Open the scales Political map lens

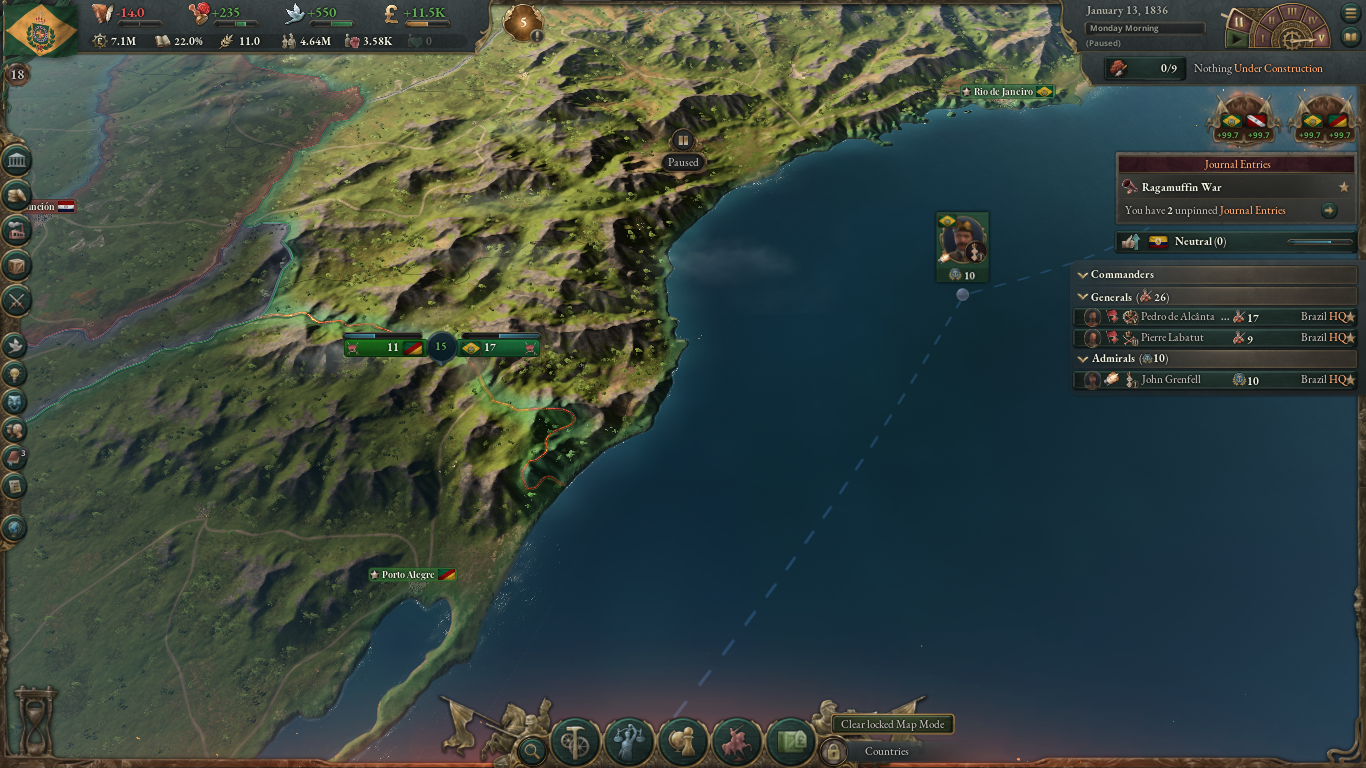pos(627,740)
